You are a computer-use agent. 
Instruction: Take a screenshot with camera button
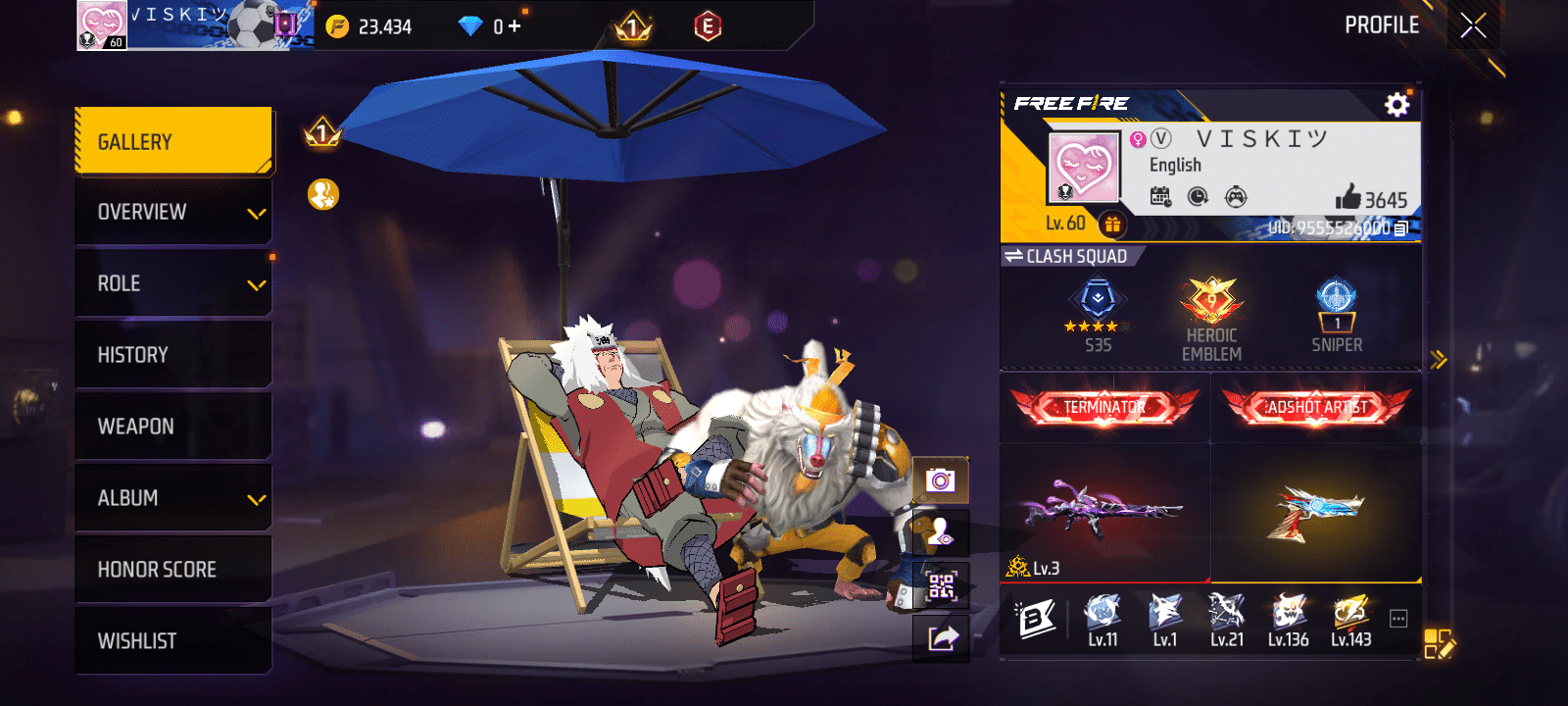pyautogui.click(x=941, y=480)
